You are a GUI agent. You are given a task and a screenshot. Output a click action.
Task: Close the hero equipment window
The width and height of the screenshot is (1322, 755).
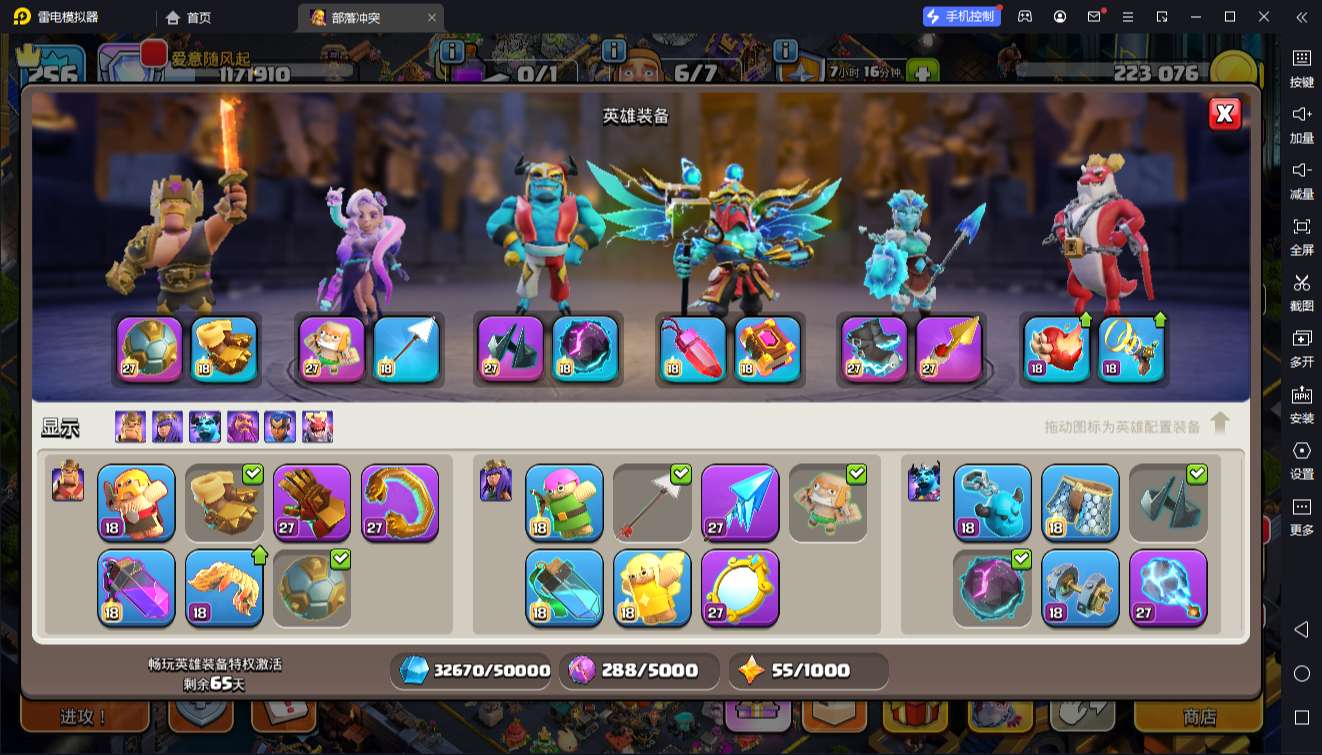click(1225, 114)
